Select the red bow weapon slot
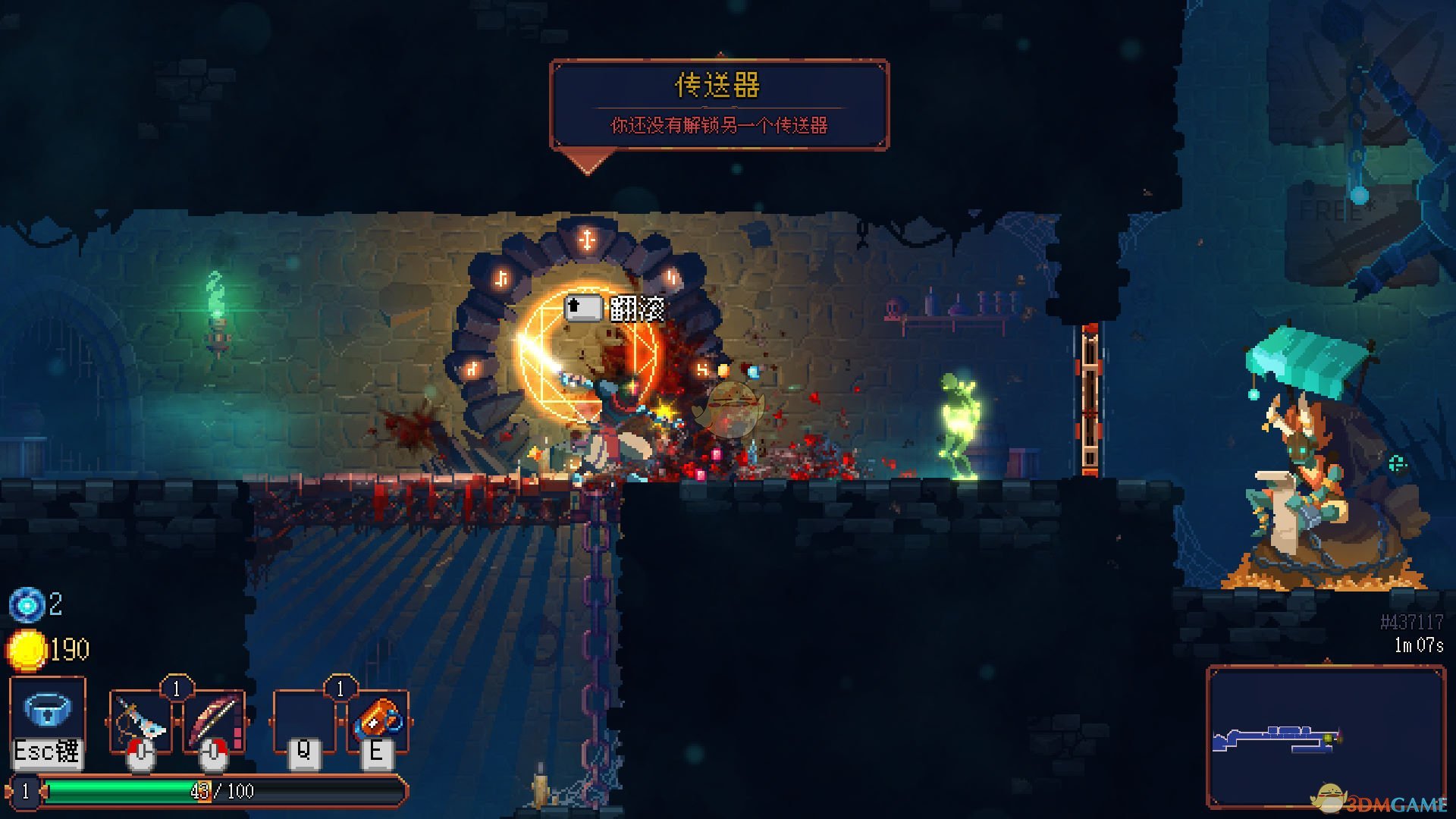The width and height of the screenshot is (1456, 819). [x=213, y=720]
